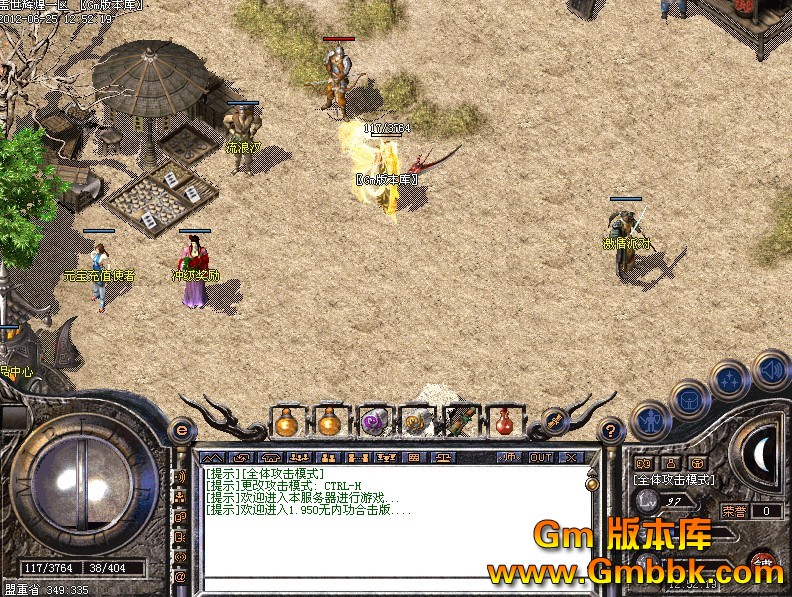This screenshot has height=597, width=792.
Task: Select the purple spiral scroll belt slot
Action: (x=373, y=422)
